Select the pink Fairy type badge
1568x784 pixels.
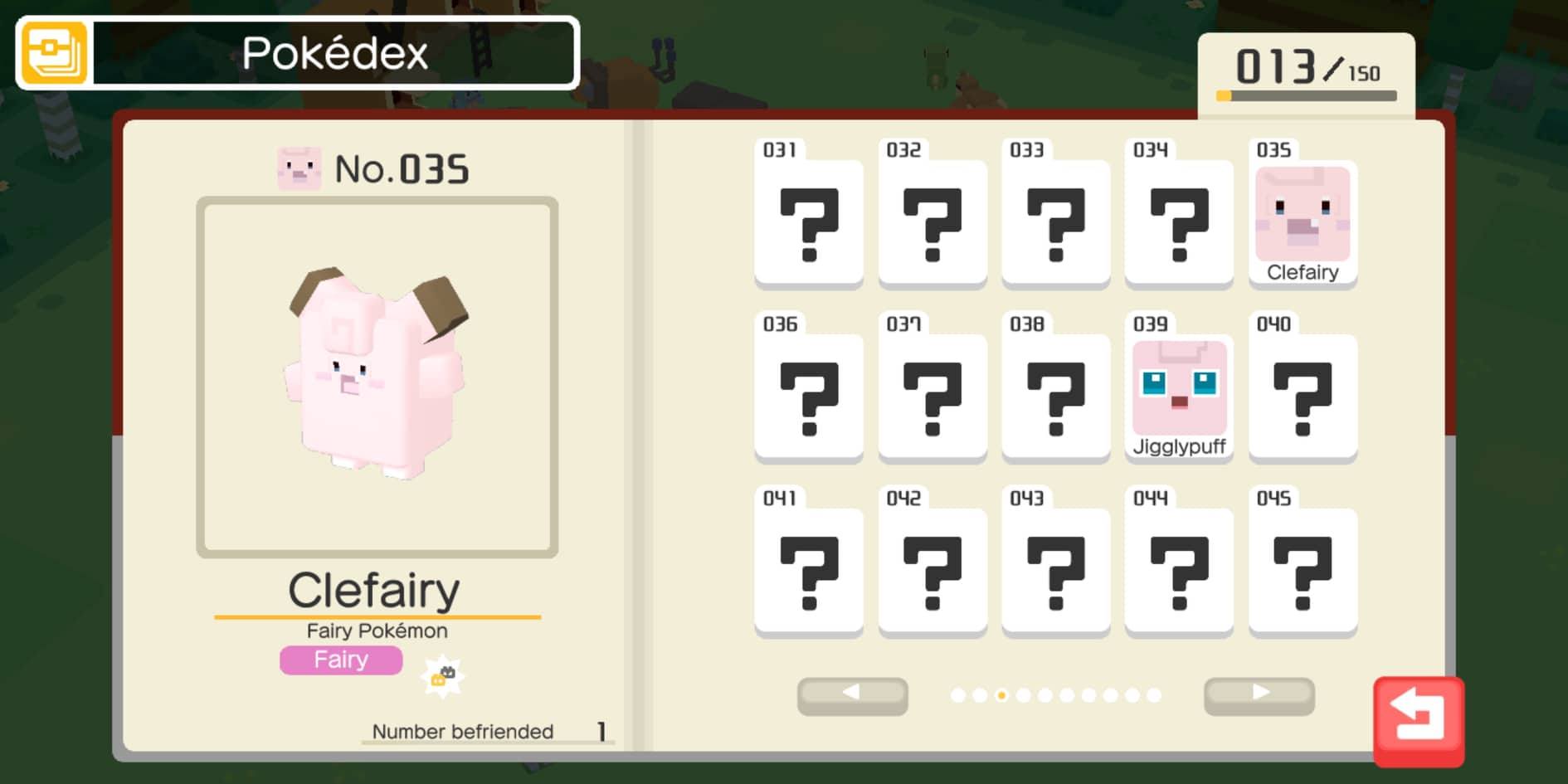point(340,660)
